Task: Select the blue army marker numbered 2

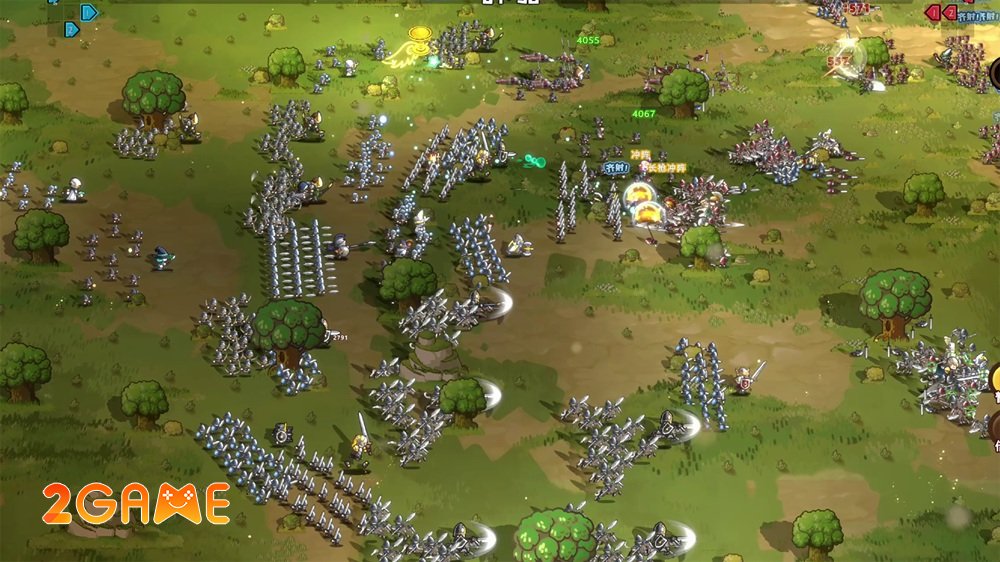Action: pyautogui.click(x=72, y=30)
